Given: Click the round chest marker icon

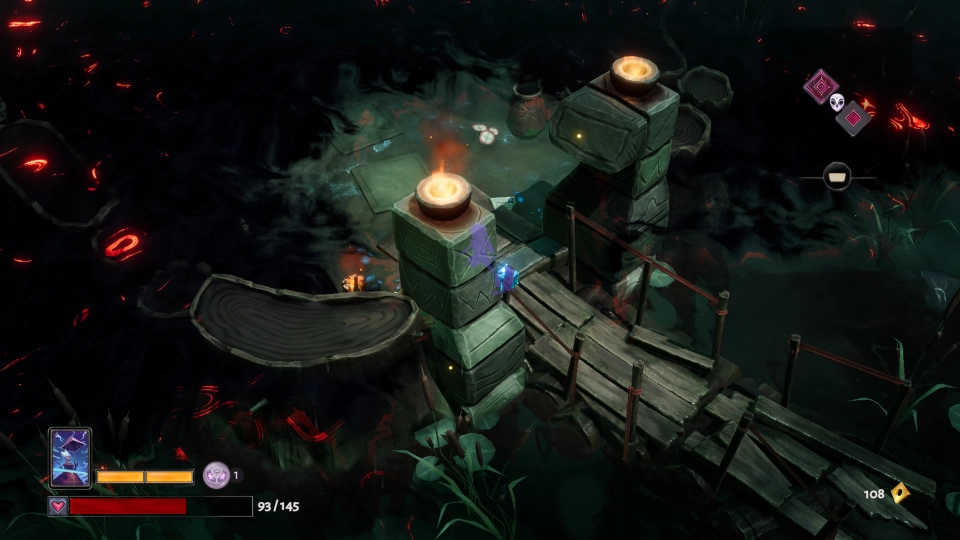Looking at the screenshot, I should click(x=837, y=177).
